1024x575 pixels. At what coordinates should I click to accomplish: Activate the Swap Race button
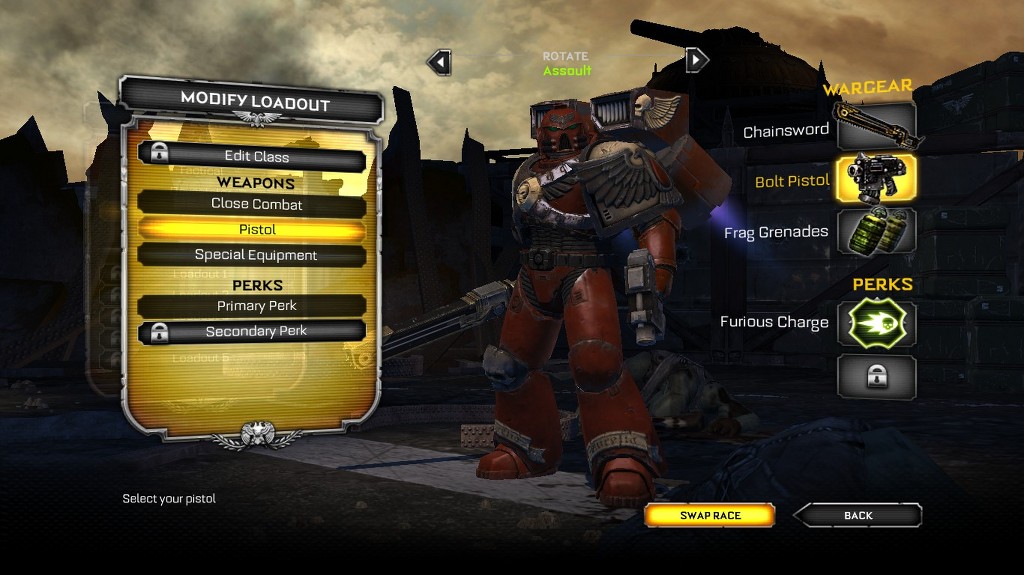coord(710,515)
